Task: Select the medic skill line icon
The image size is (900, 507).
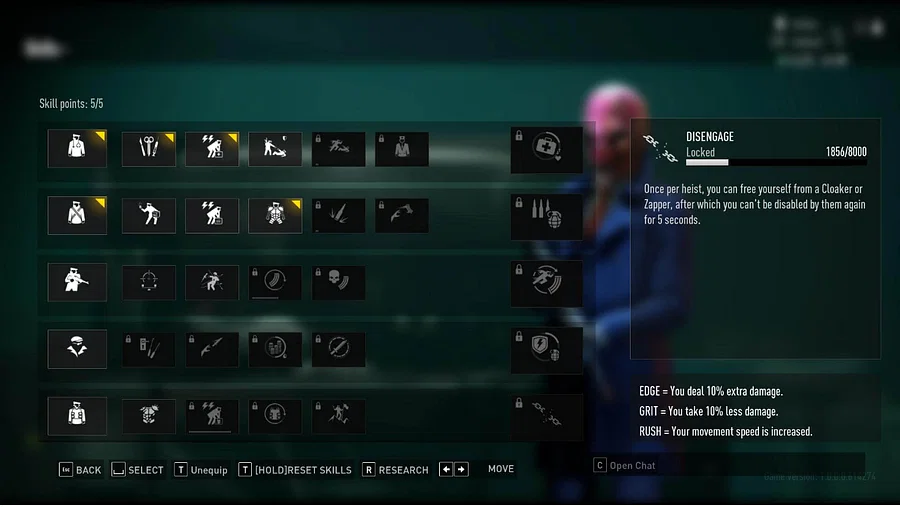Action: (78, 149)
